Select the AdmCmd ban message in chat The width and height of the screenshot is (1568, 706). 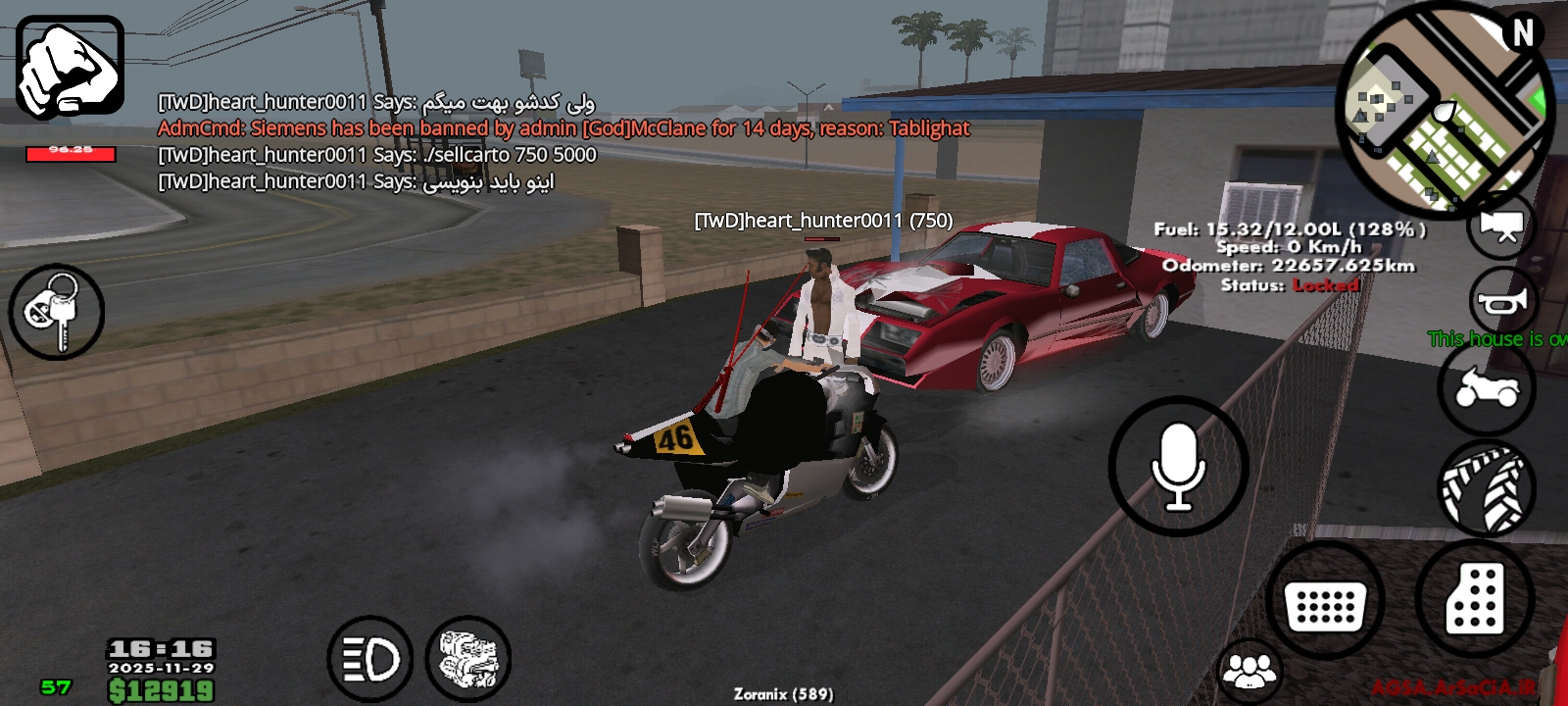click(x=563, y=127)
